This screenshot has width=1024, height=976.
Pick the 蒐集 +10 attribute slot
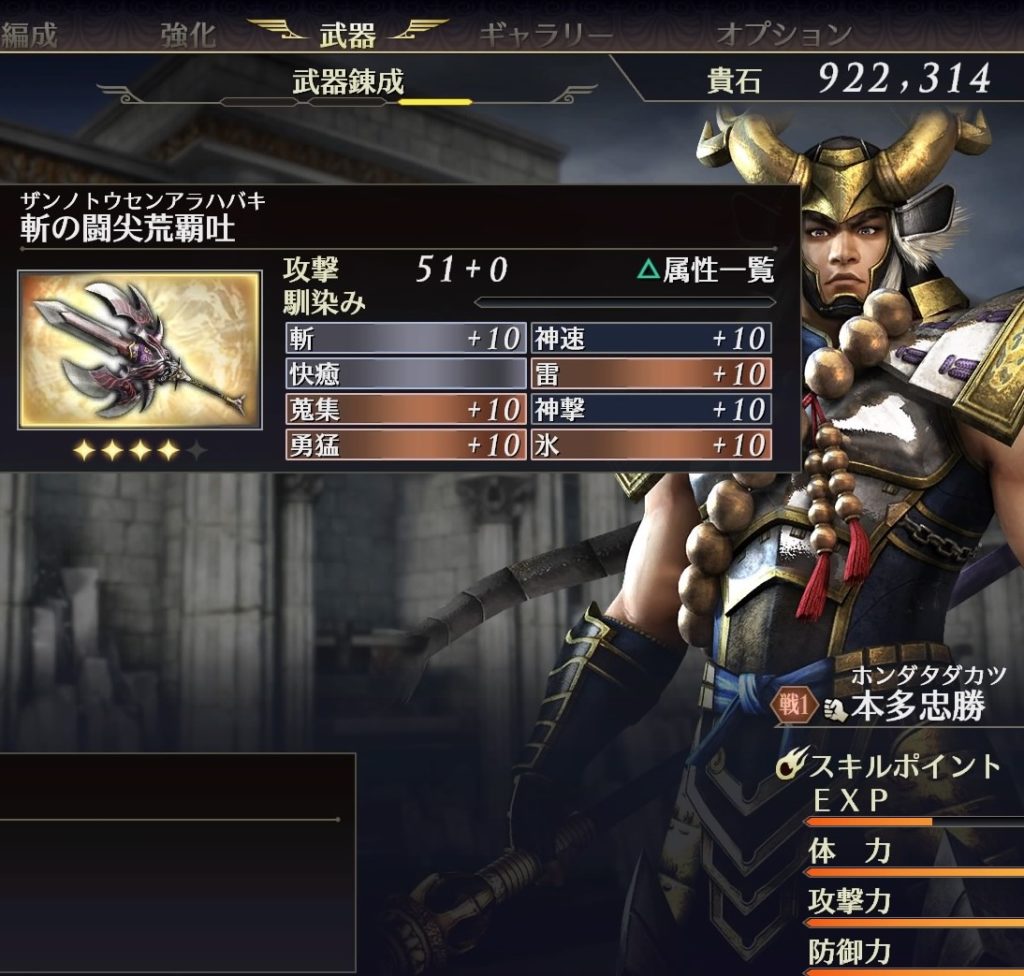click(x=404, y=409)
